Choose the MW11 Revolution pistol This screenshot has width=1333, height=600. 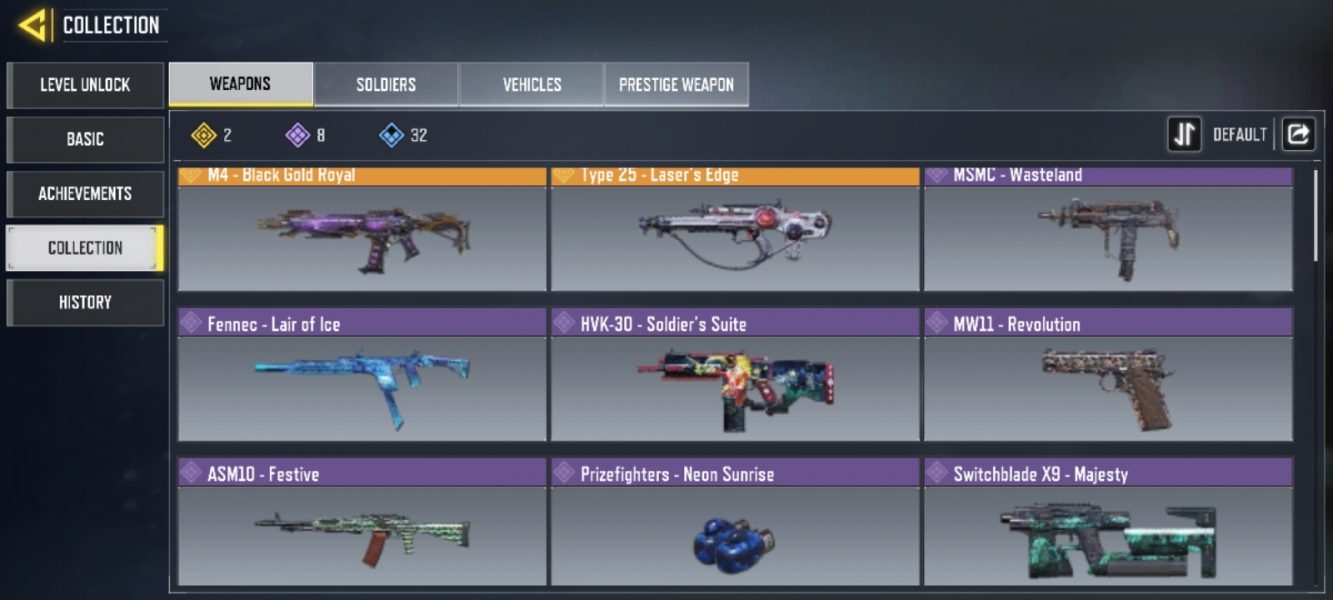[1108, 377]
